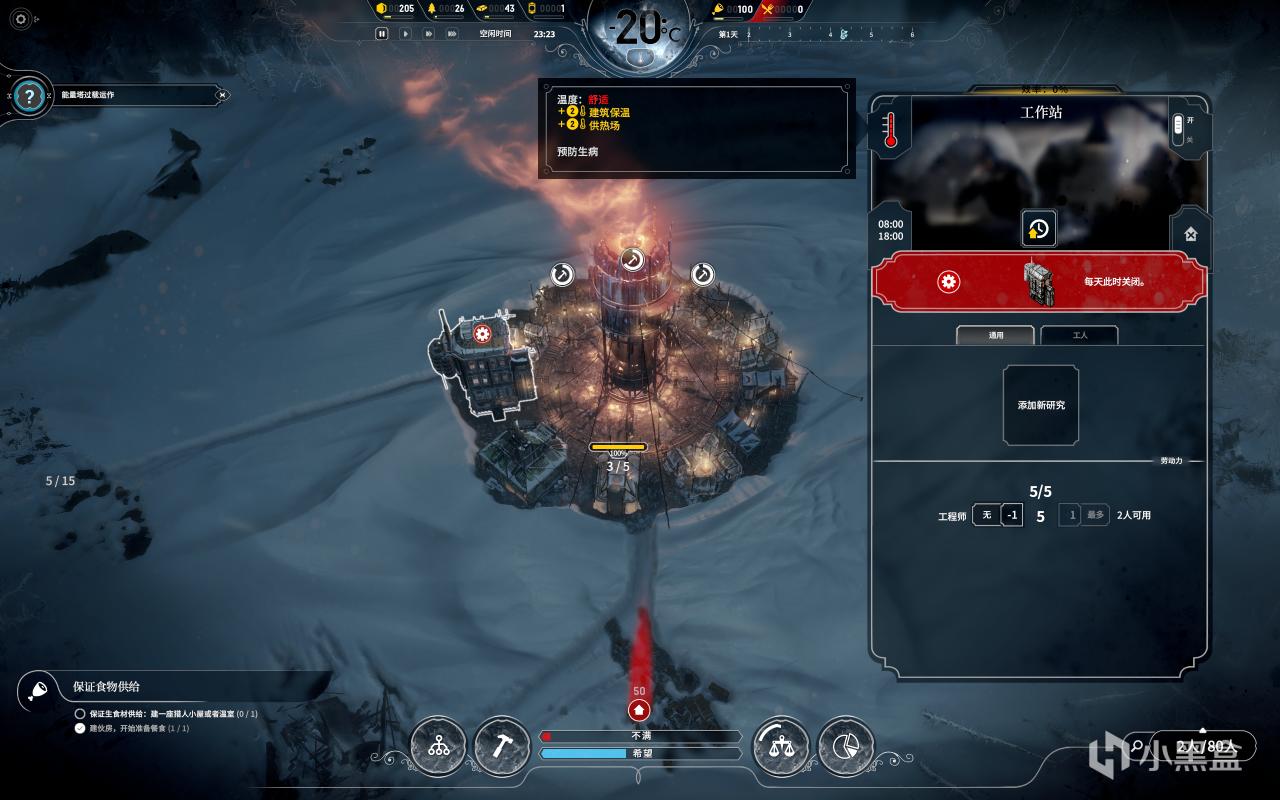Open the hammer build menu
Image resolution: width=1280 pixels, height=800 pixels.
pyautogui.click(x=501, y=746)
